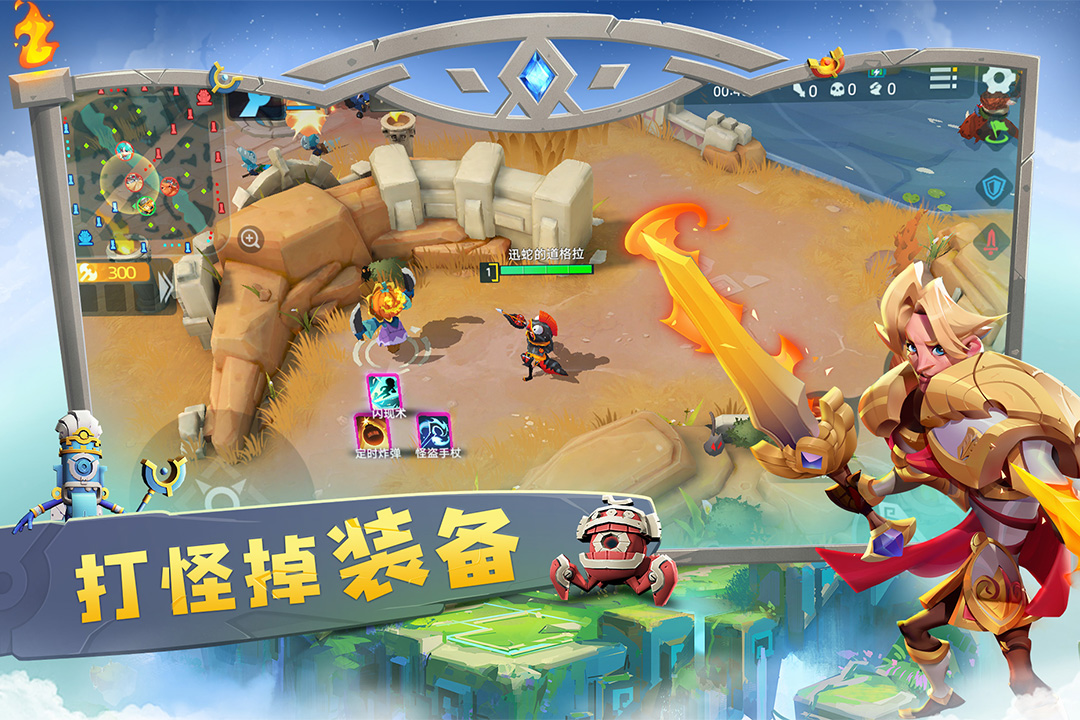Pick up the 怪盗手杖 item card
The image size is (1080, 720).
point(434,431)
